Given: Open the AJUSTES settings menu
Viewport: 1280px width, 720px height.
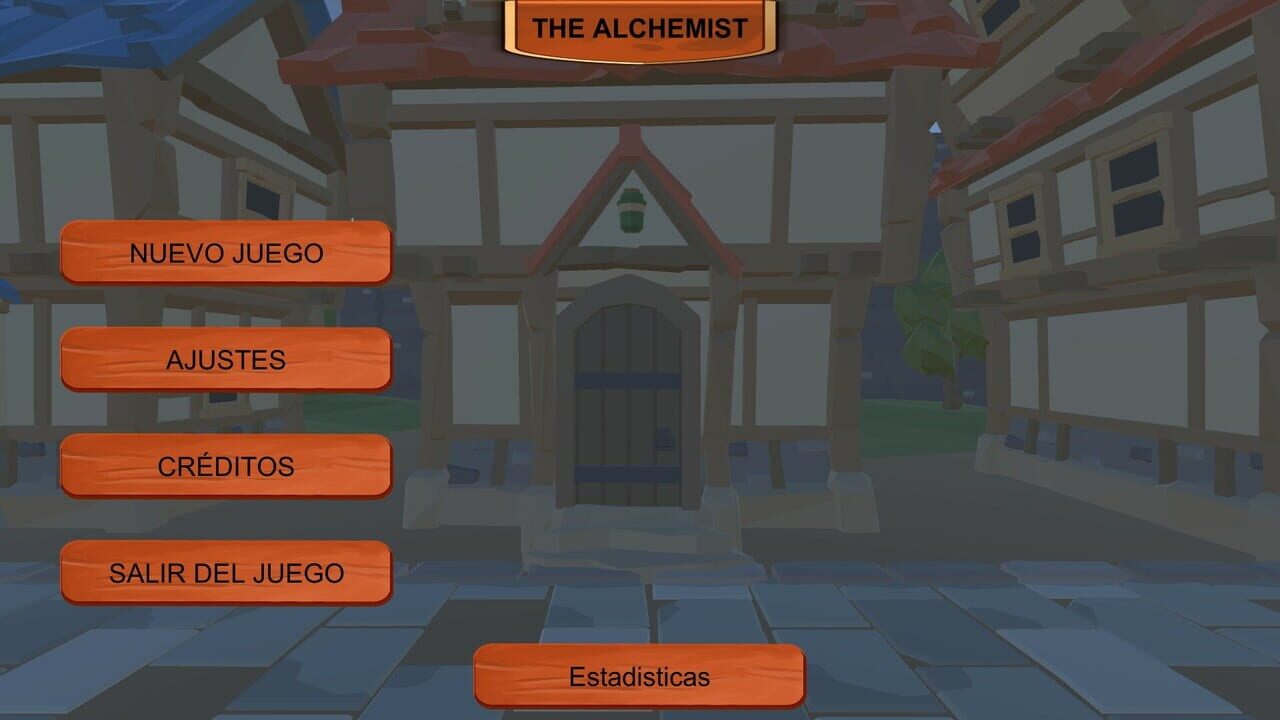Looking at the screenshot, I should point(225,360).
